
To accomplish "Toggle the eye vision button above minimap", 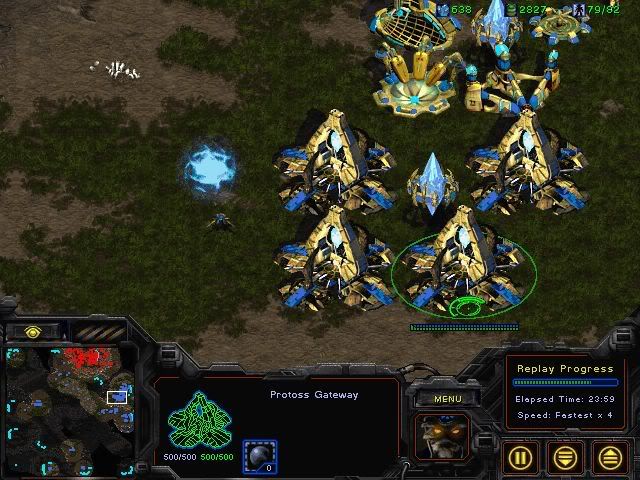I will click(33, 331).
